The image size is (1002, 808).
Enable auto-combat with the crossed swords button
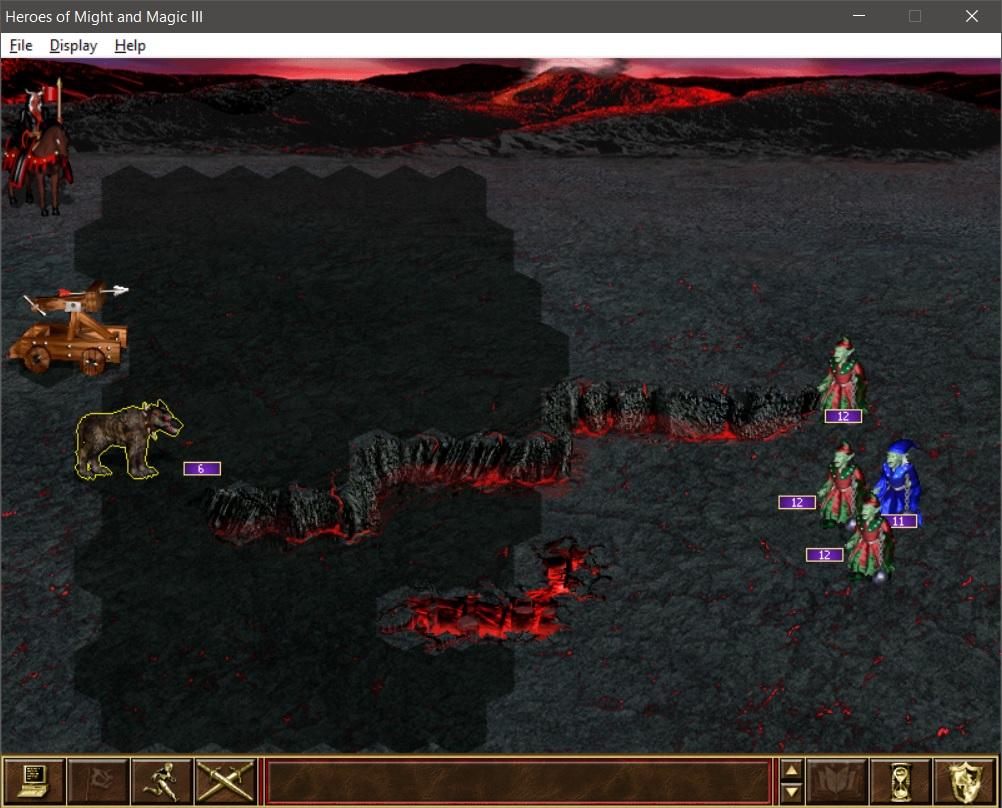pos(225,781)
